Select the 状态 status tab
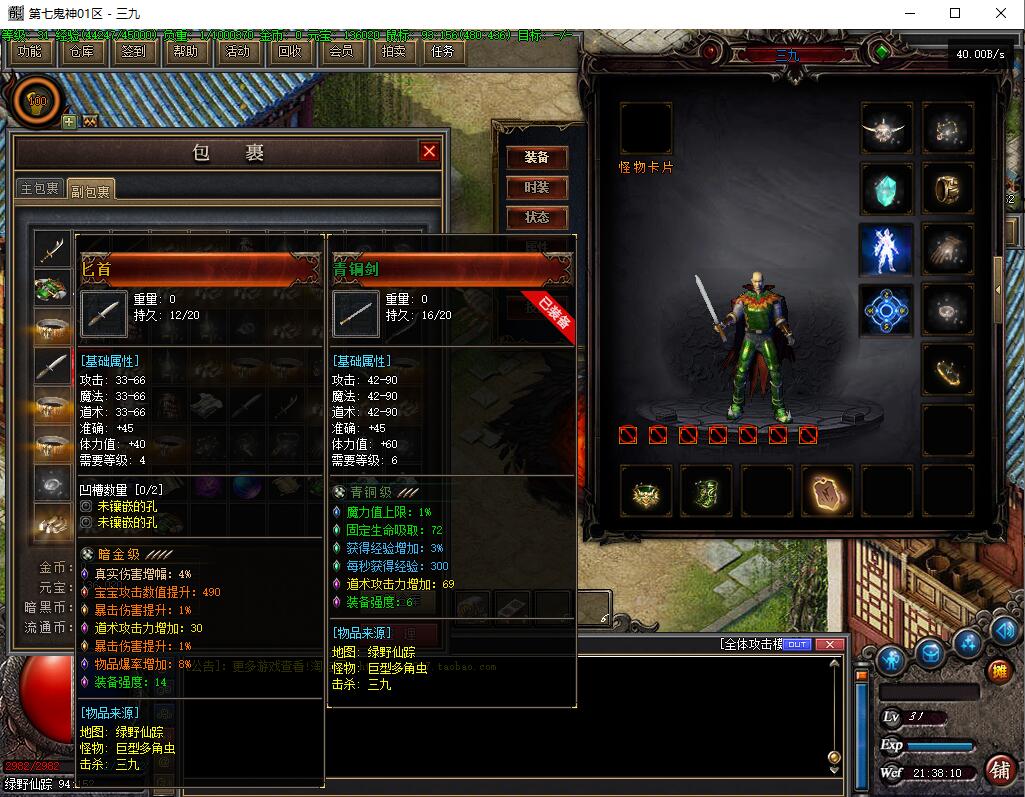This screenshot has height=797, width=1025. pos(537,218)
